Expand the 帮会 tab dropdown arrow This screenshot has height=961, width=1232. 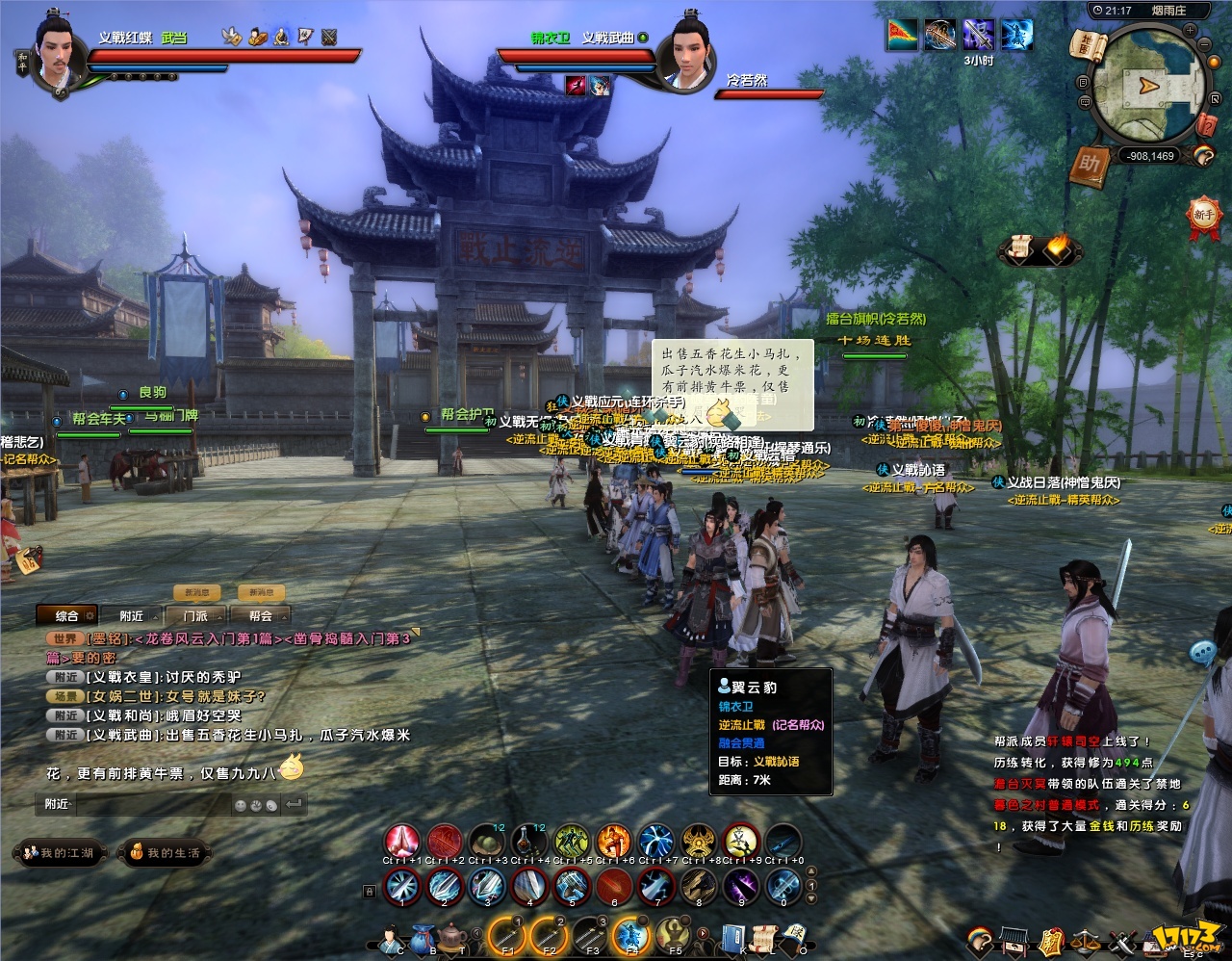coord(284,617)
